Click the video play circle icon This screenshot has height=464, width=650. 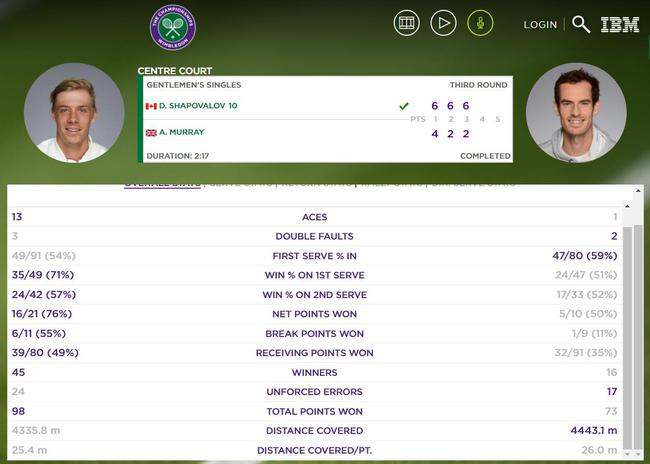(443, 23)
